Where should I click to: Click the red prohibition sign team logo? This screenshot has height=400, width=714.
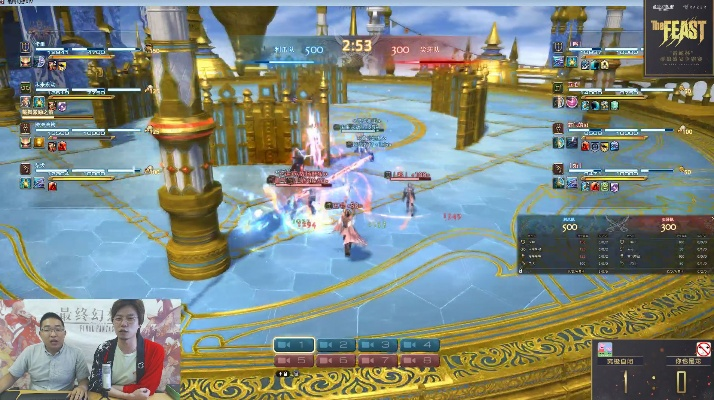coord(704,349)
